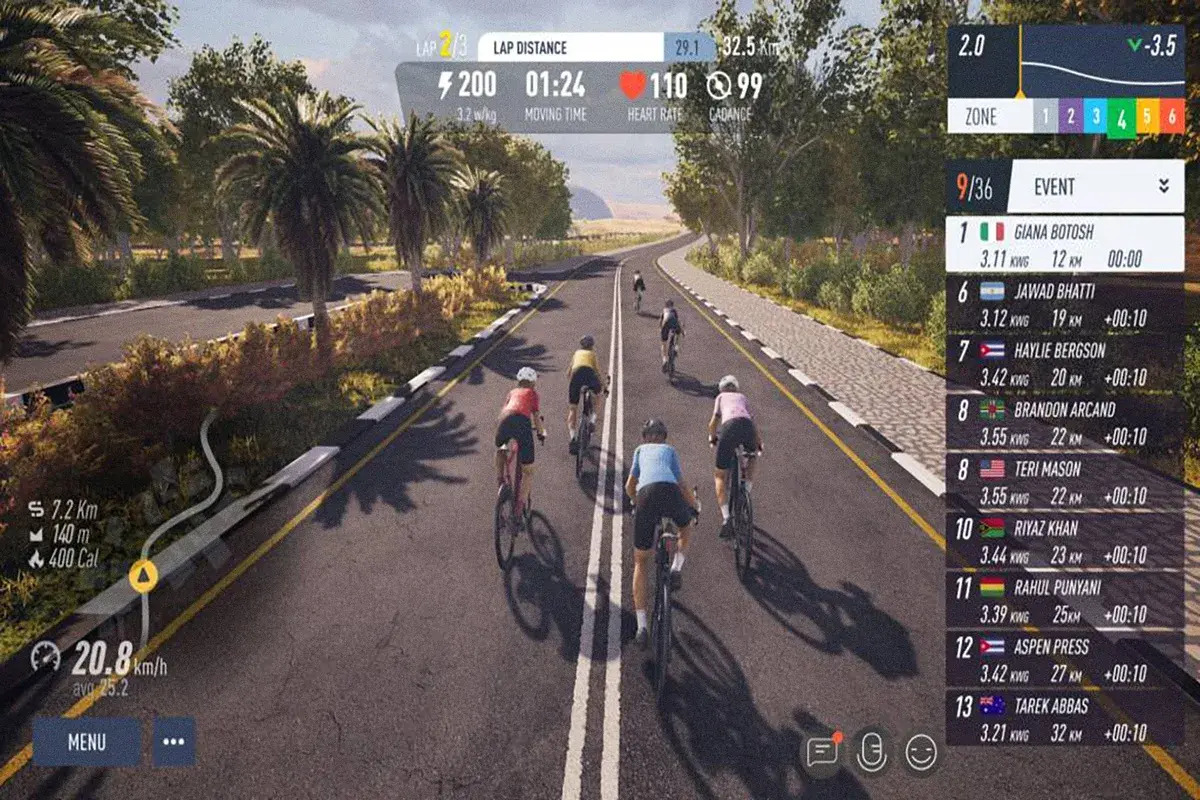Pick Riyaz Khan in the standings
This screenshot has width=1200, height=800.
1065,540
